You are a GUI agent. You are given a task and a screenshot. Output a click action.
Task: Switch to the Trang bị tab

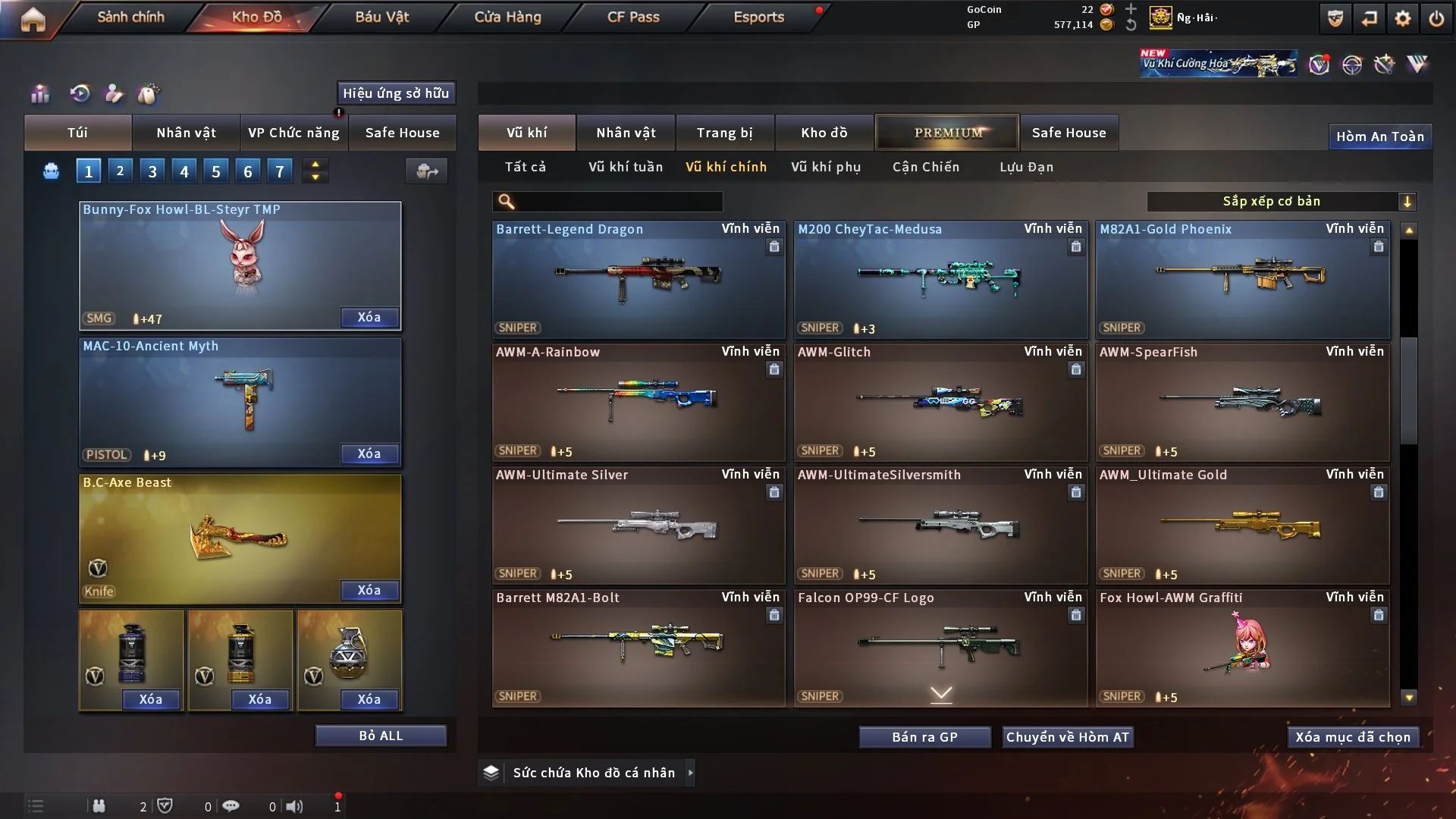pyautogui.click(x=724, y=133)
